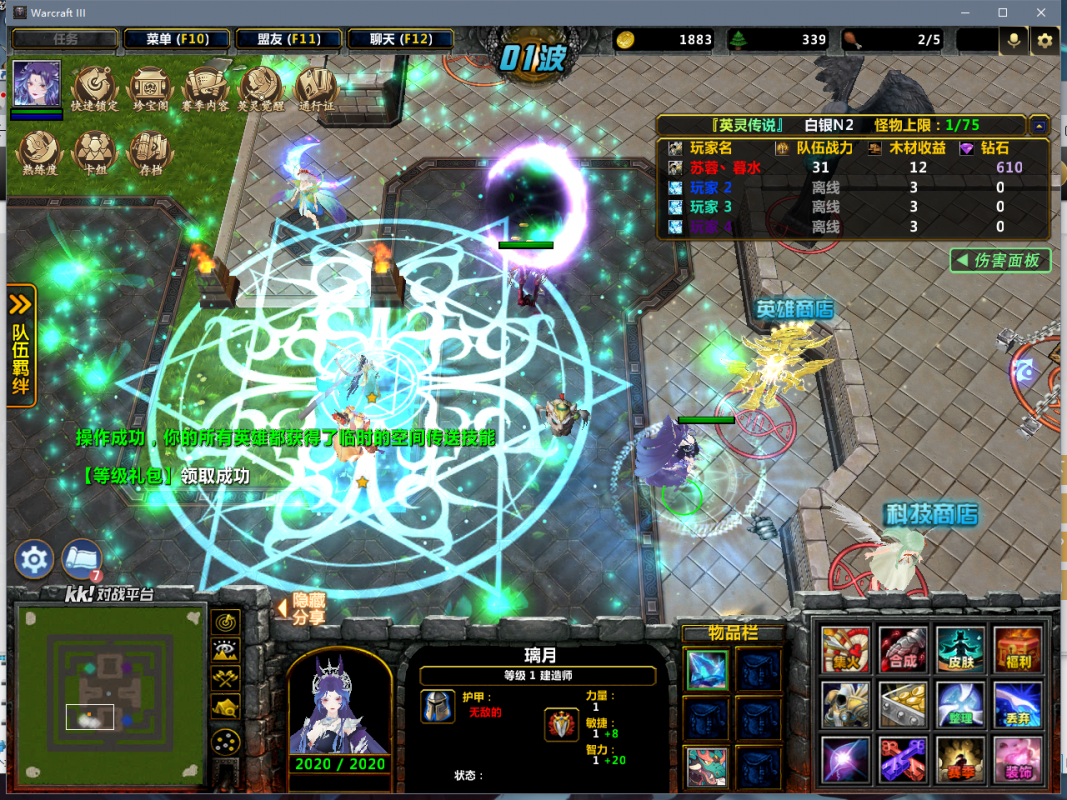Activate the 合成 combine command
Screen dimensions: 1067x800
pyautogui.click(x=902, y=648)
